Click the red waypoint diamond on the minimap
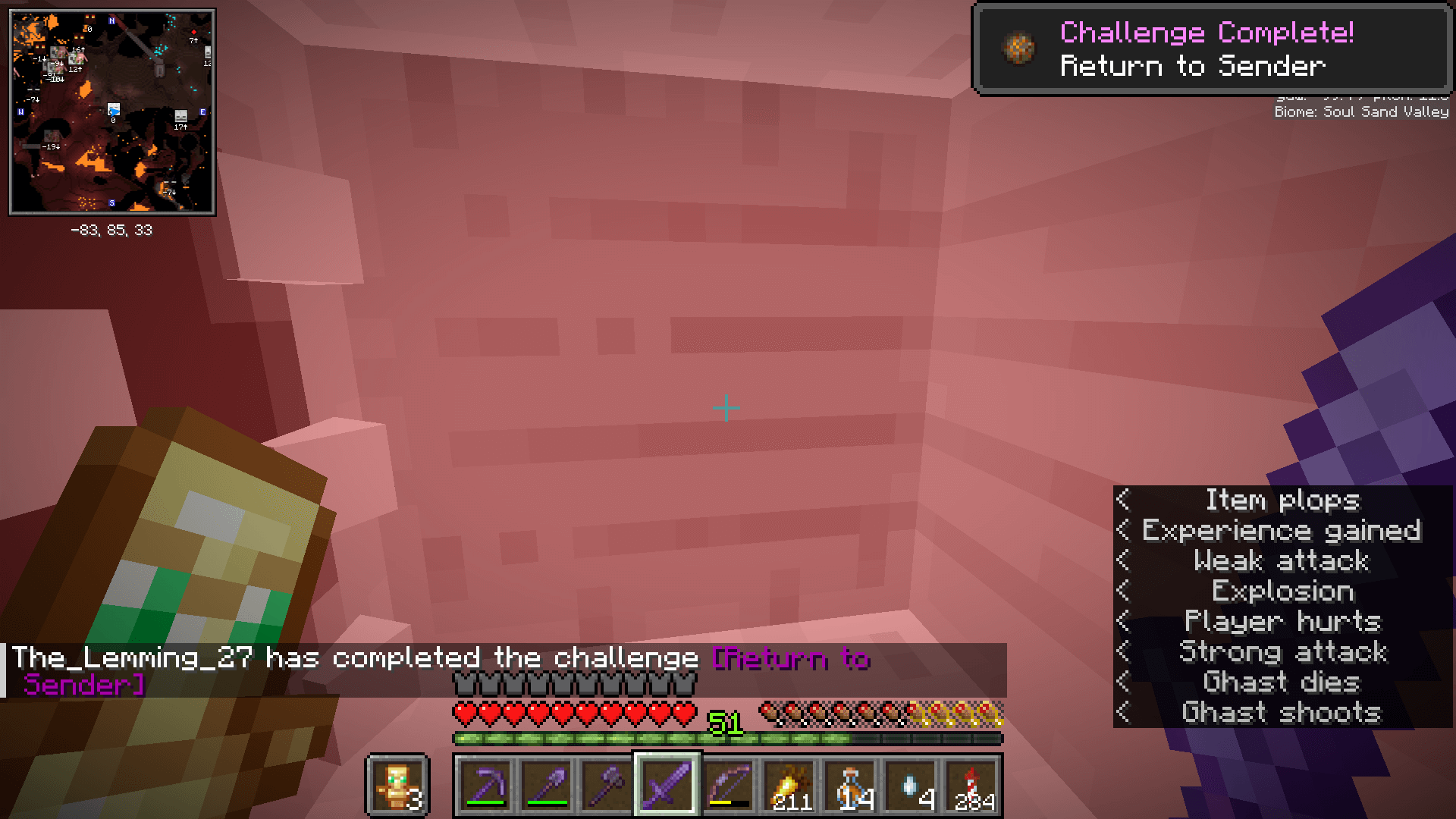The width and height of the screenshot is (1456, 819). pos(193,32)
